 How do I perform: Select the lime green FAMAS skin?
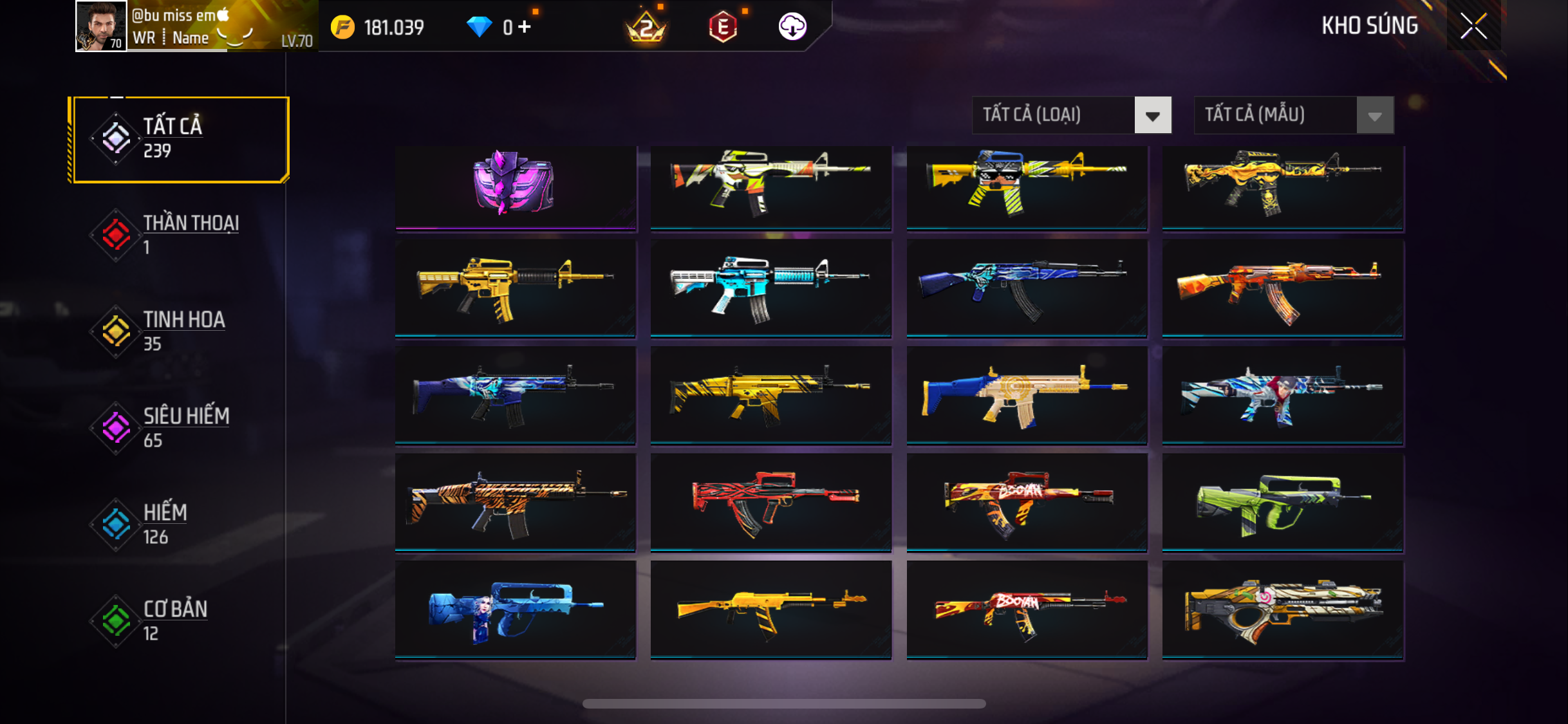pyautogui.click(x=1282, y=502)
